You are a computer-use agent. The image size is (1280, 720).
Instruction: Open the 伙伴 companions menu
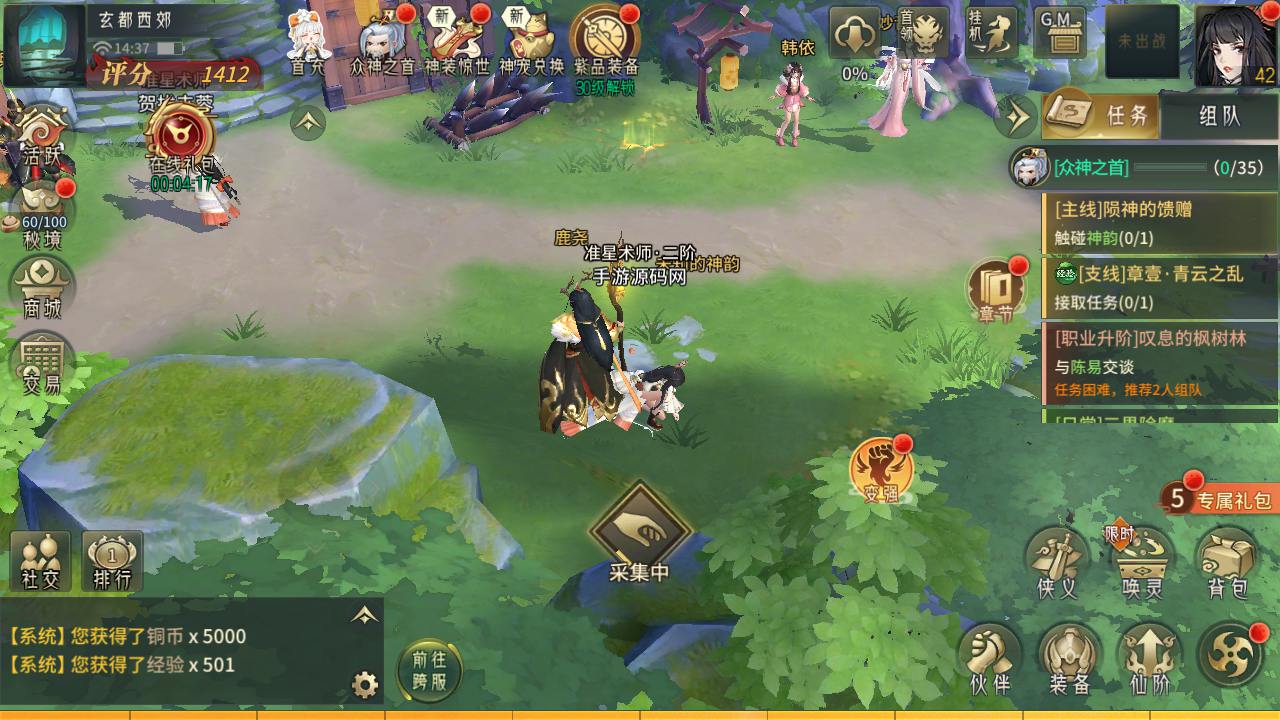[x=990, y=658]
